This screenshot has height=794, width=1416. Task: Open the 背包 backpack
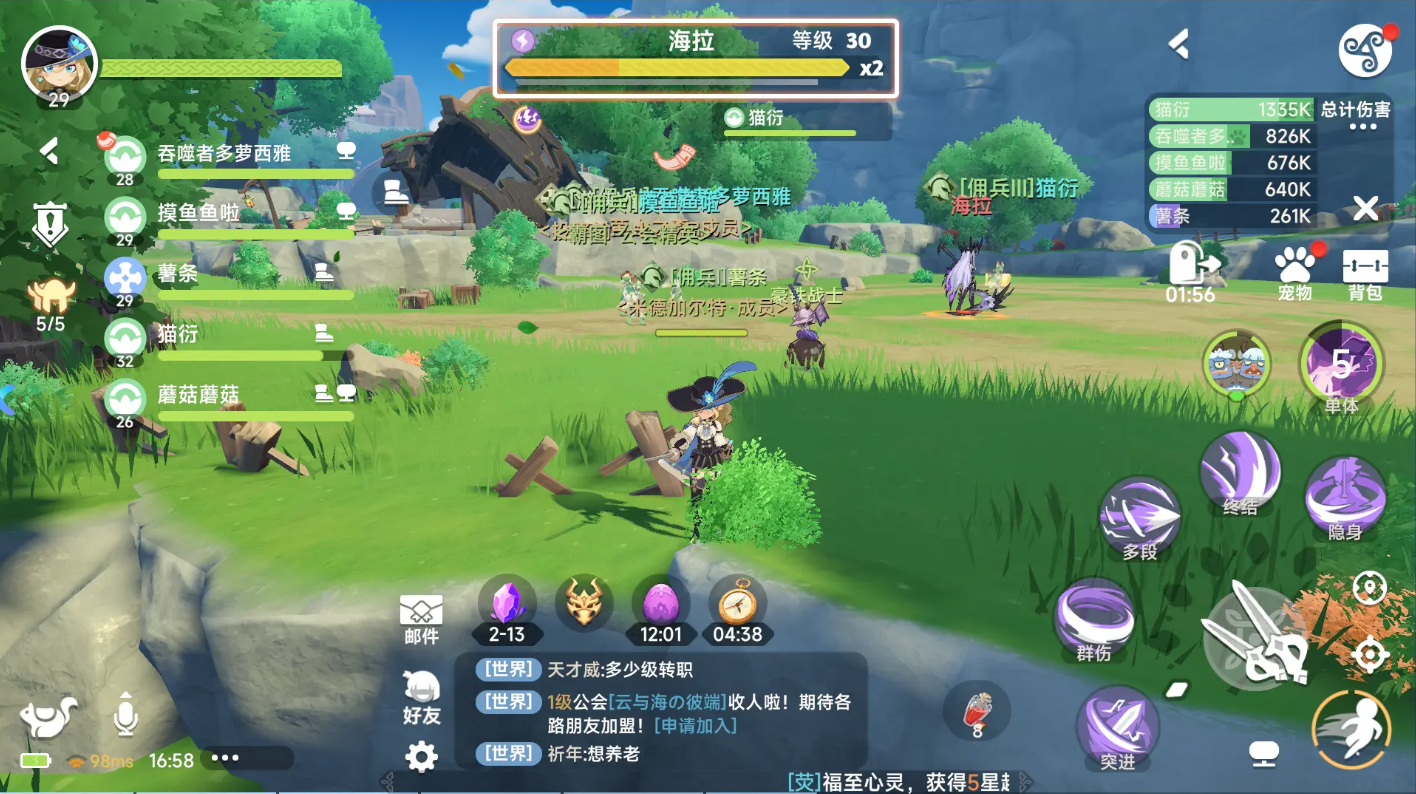(x=1365, y=274)
